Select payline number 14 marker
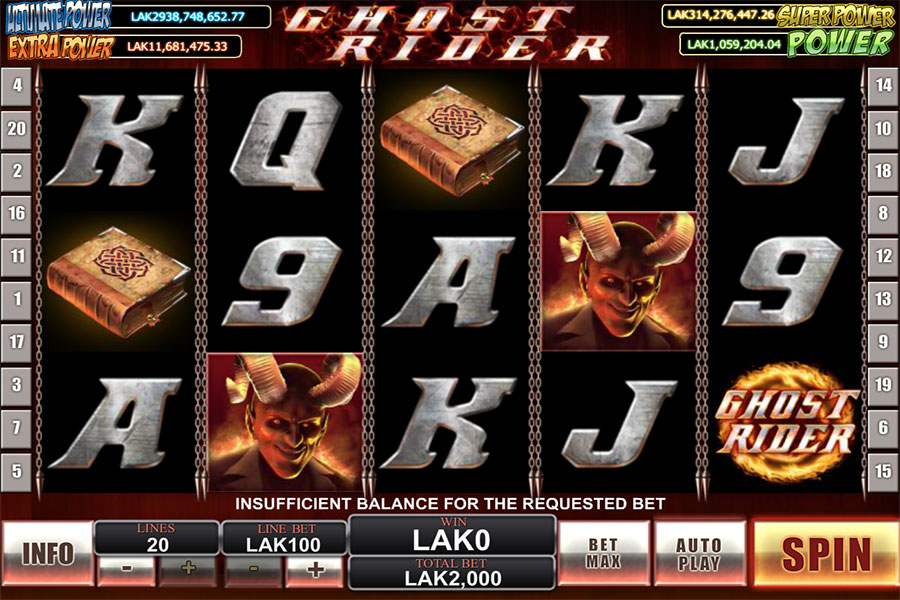Viewport: 900px width, 600px height. (x=882, y=86)
